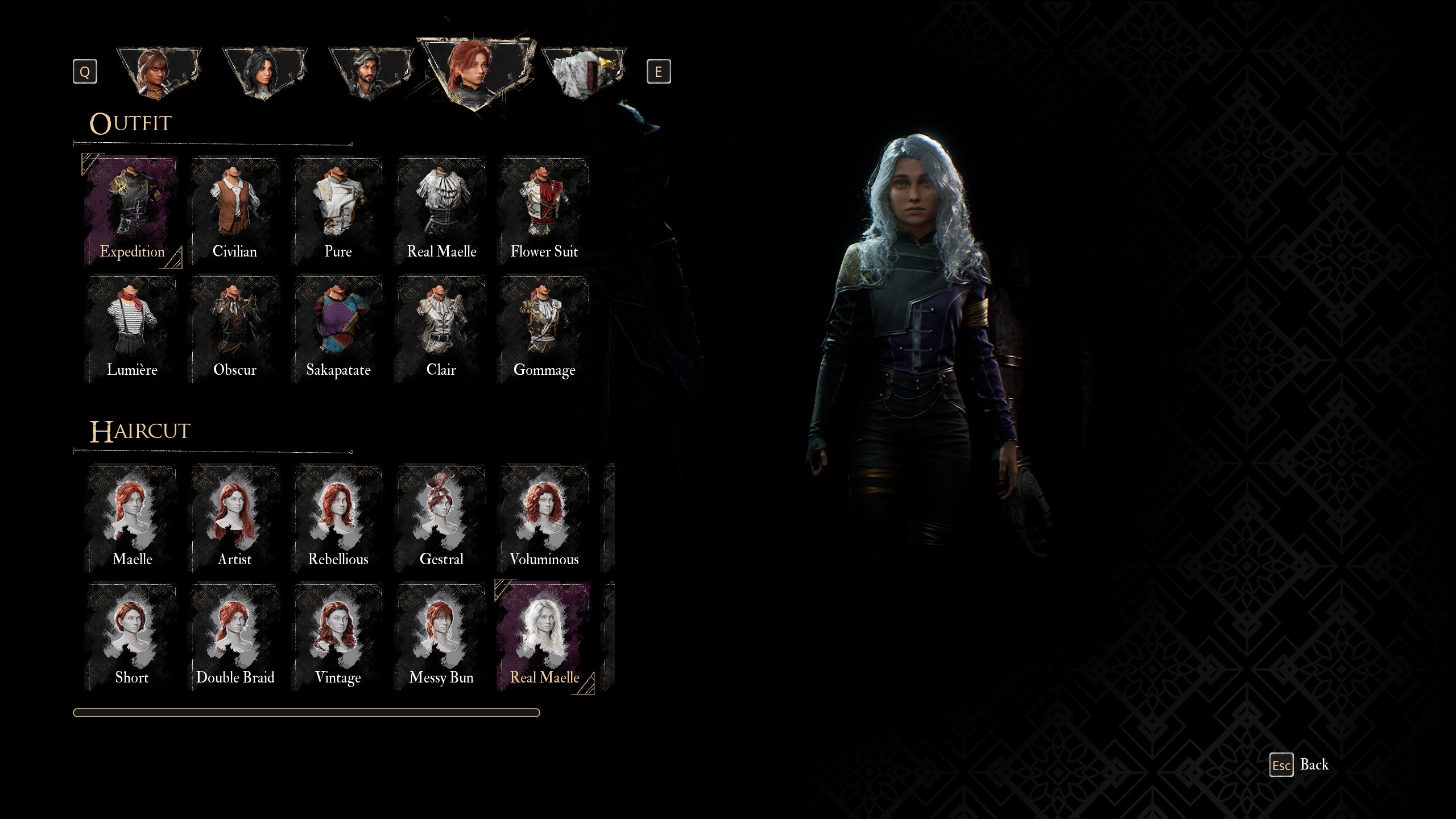The width and height of the screenshot is (1456, 819).
Task: Apply the Messy Bun haircut
Action: tap(441, 637)
